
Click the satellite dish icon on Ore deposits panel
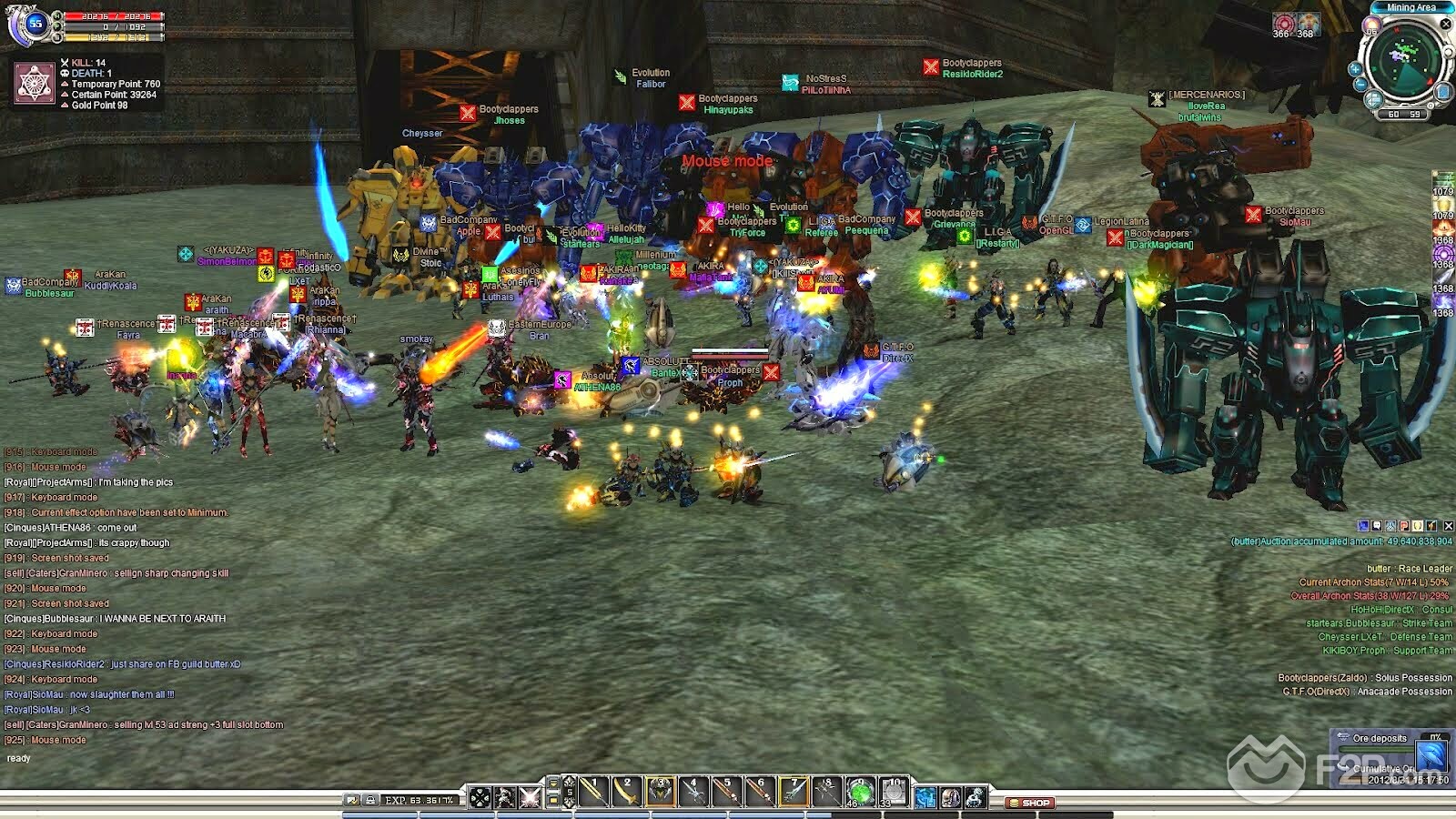pyautogui.click(x=1431, y=755)
